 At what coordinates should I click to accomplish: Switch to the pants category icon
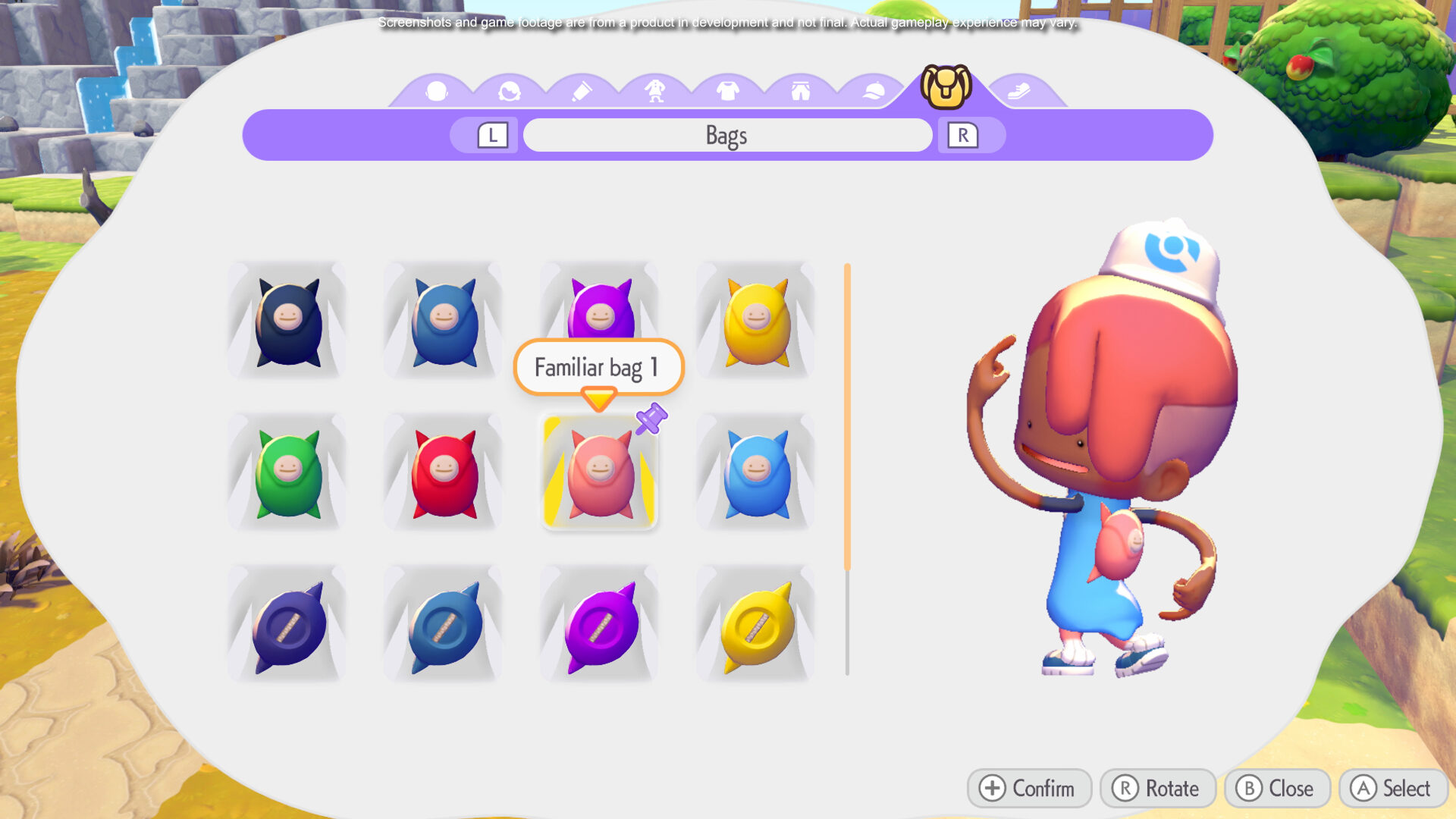tap(799, 89)
